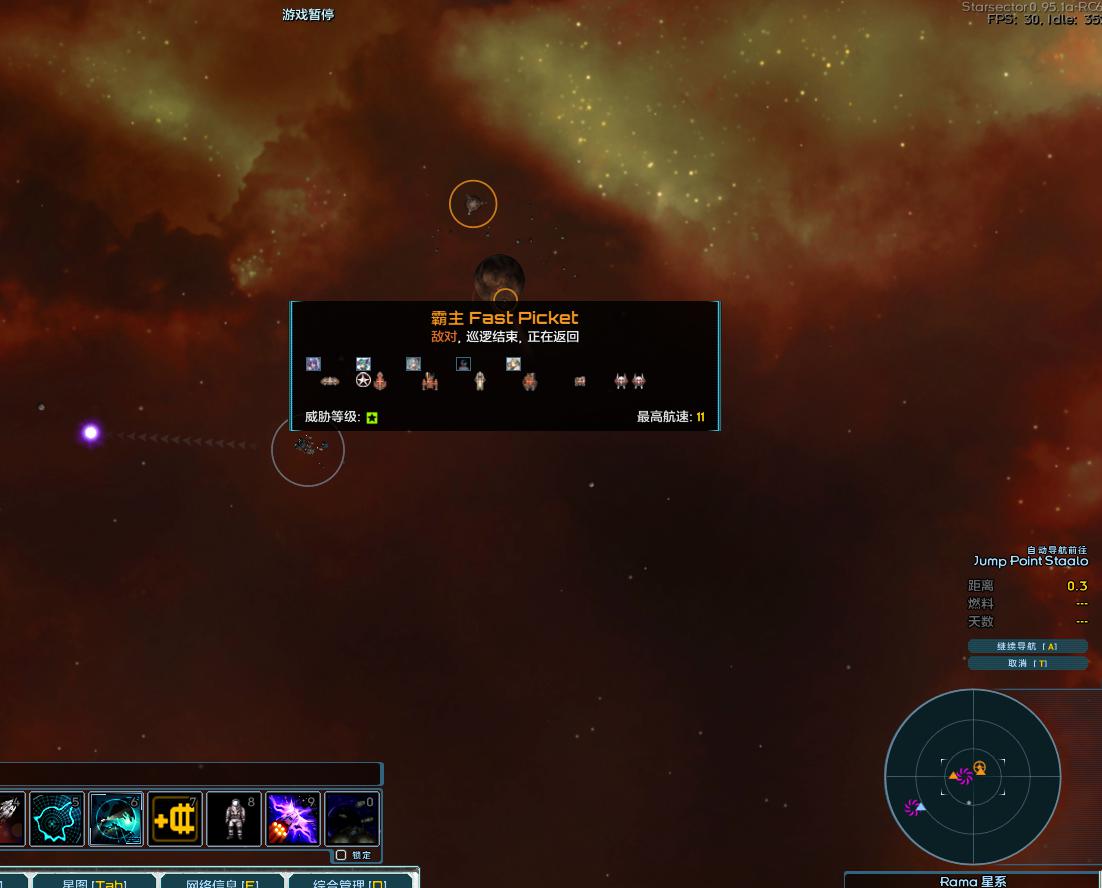Image resolution: width=1102 pixels, height=888 pixels.
Task: Toggle the 锁定 lock checkbox
Action: point(341,855)
